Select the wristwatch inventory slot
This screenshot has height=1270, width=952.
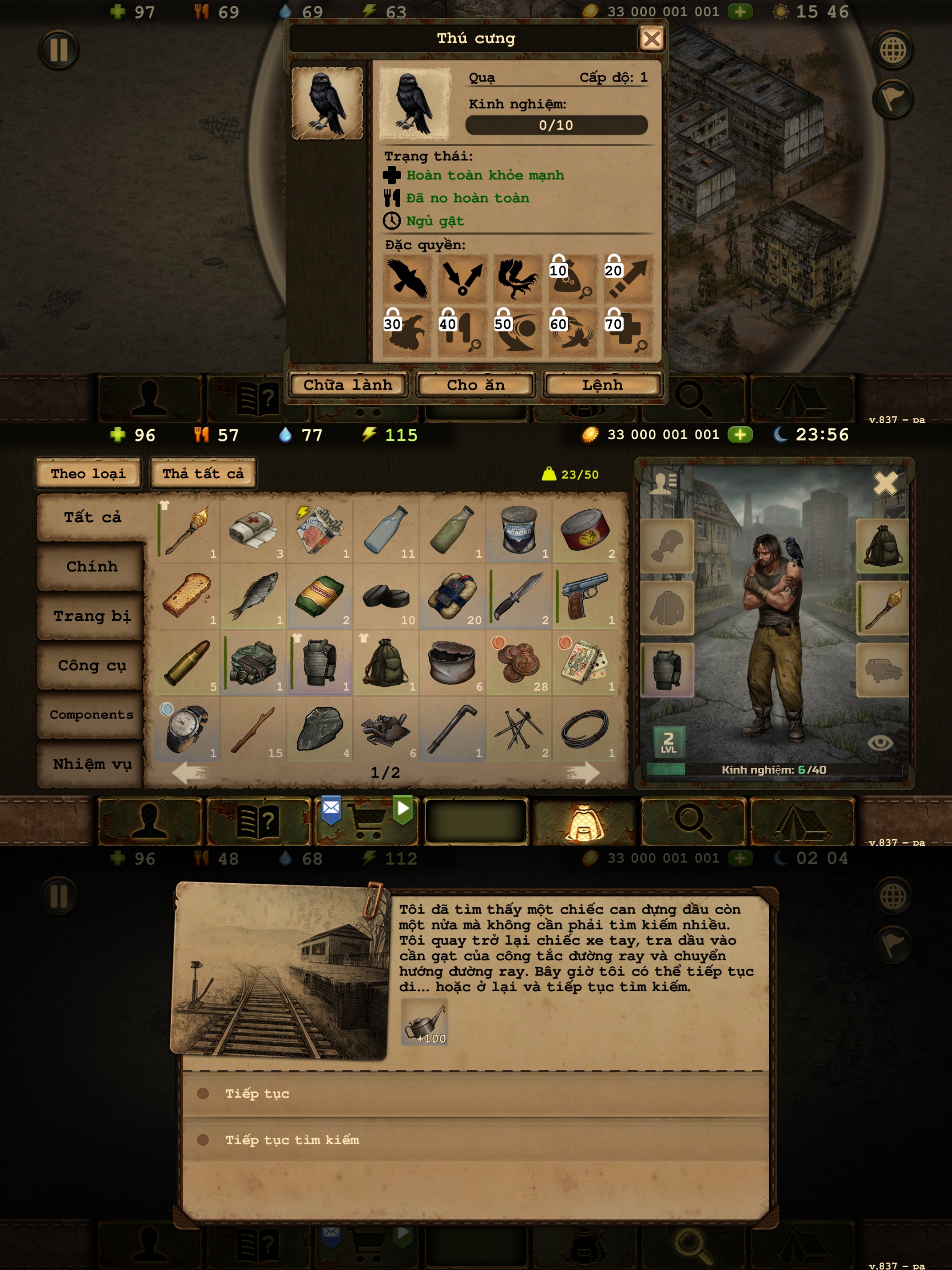186,728
